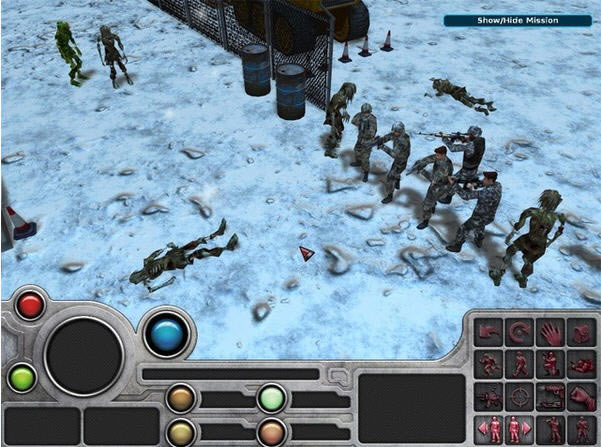Viewport: 601px width, 447px height.
Task: Click the circular rotate arrow command
Action: (x=520, y=331)
